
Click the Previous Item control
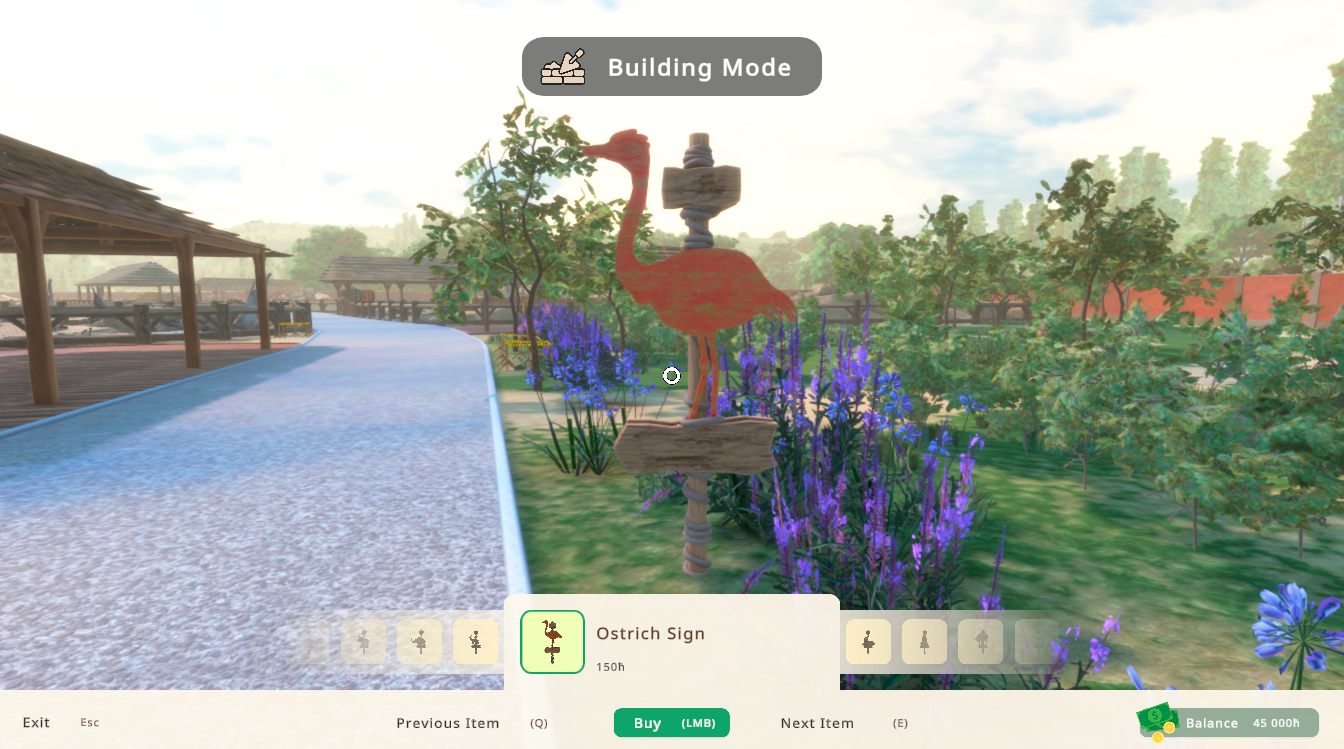point(448,722)
